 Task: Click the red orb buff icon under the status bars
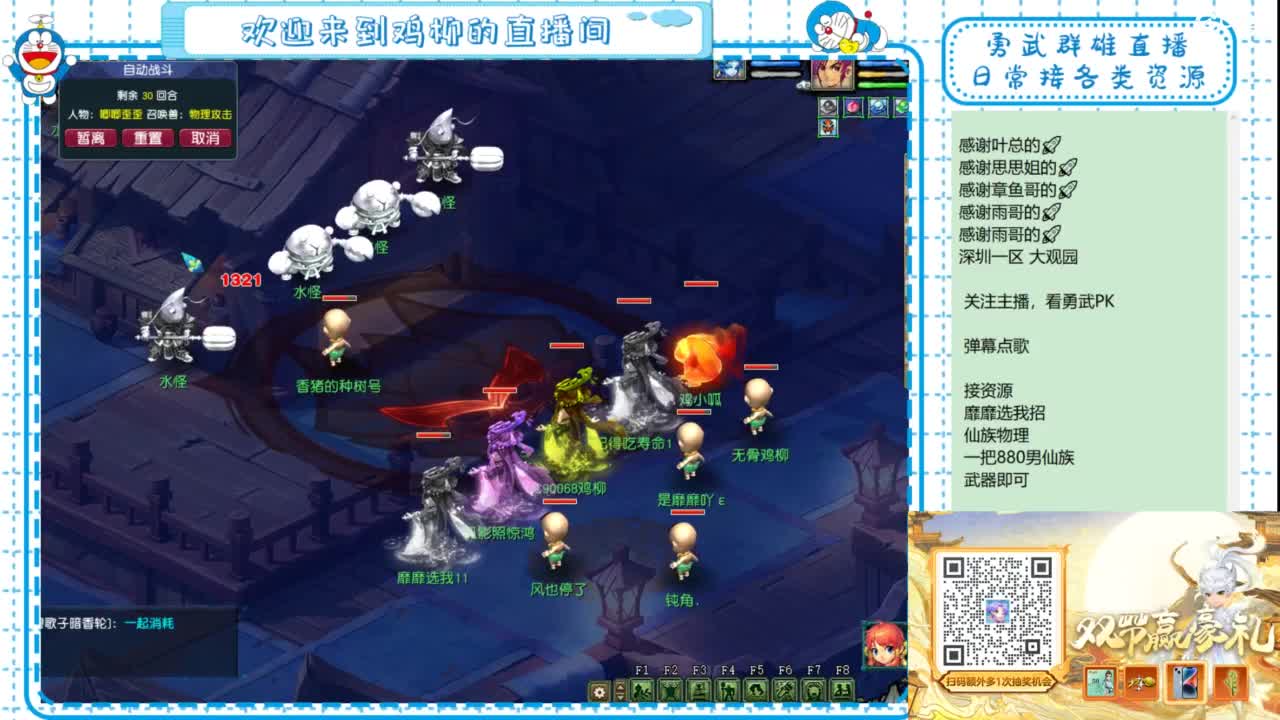pos(854,107)
